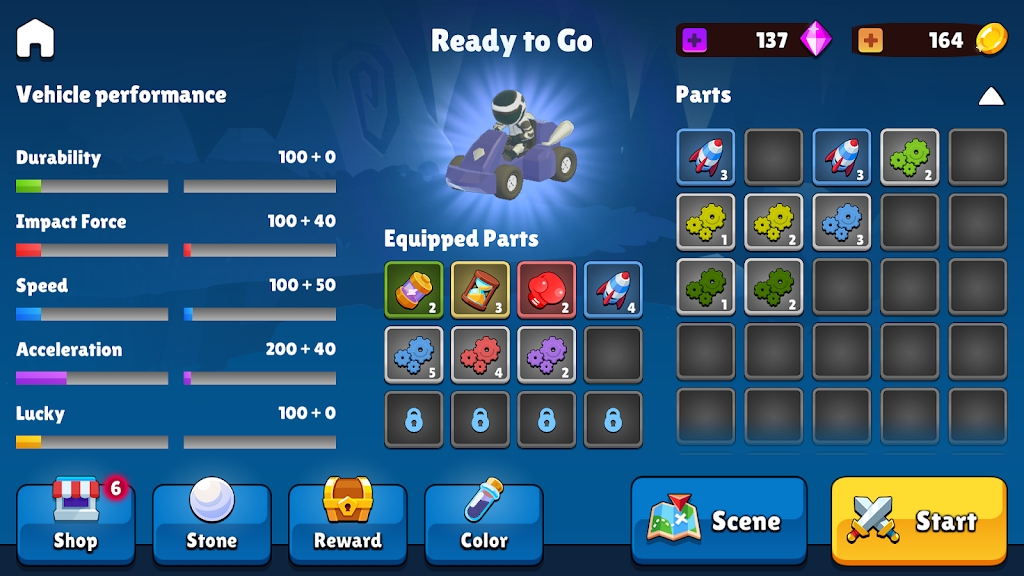Pick the level 2 yellow gears in Parts
Viewport: 1024px width, 576px height.
(x=774, y=222)
